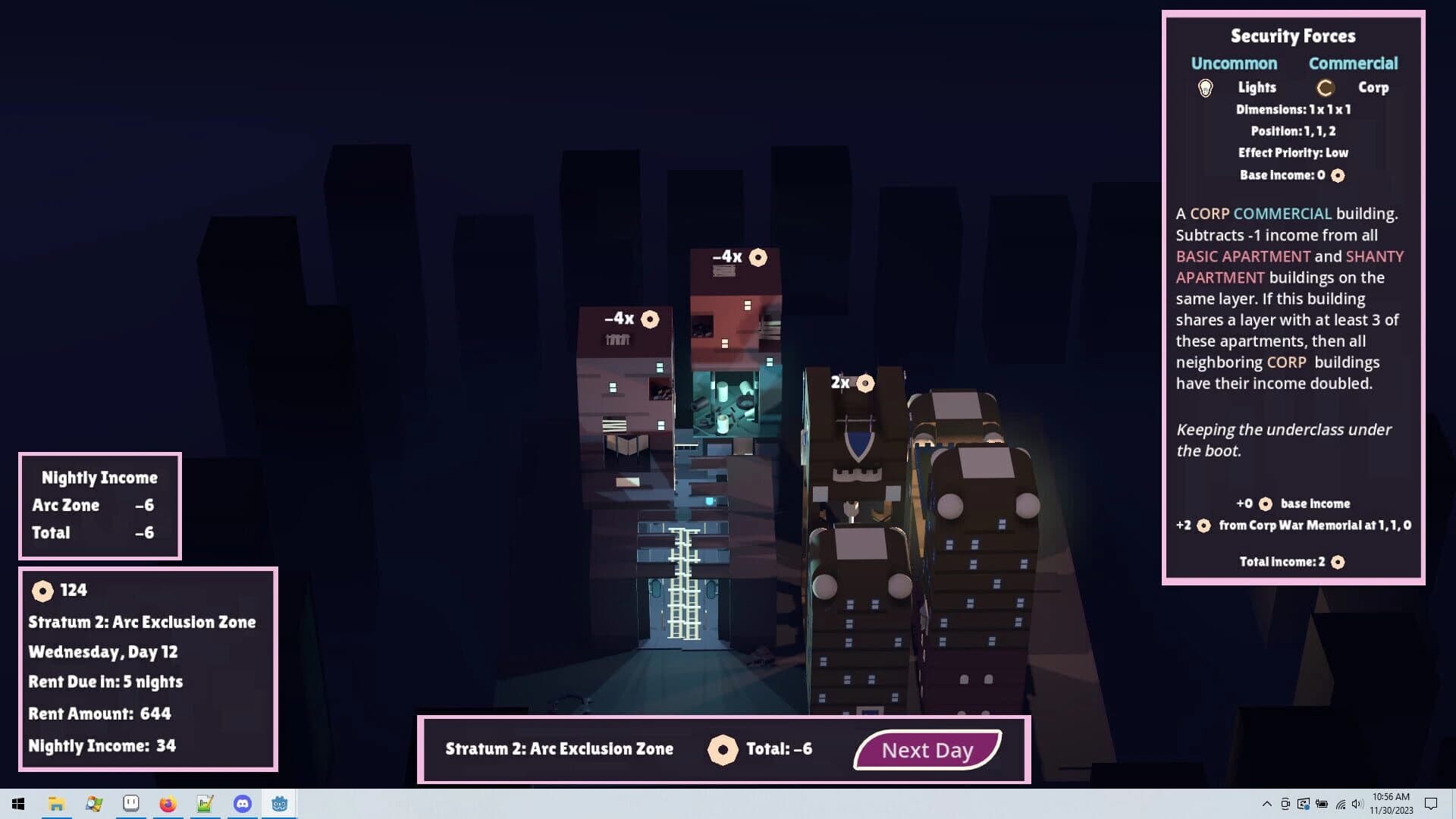Click the SHANTY APARTMENT link in description
This screenshot has width=1456, height=819.
click(1374, 256)
